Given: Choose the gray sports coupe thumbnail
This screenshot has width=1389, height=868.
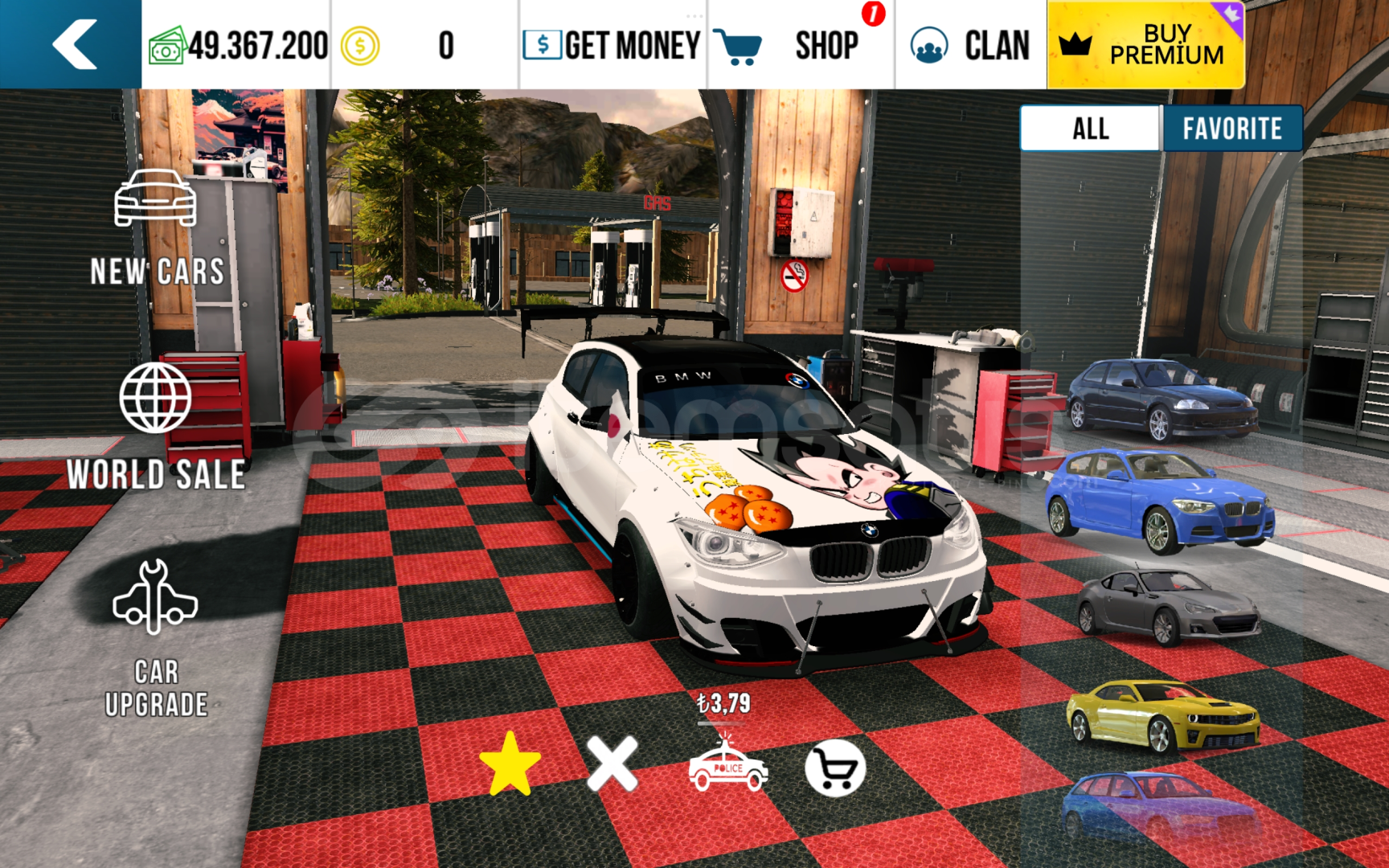Looking at the screenshot, I should coord(1168,607).
